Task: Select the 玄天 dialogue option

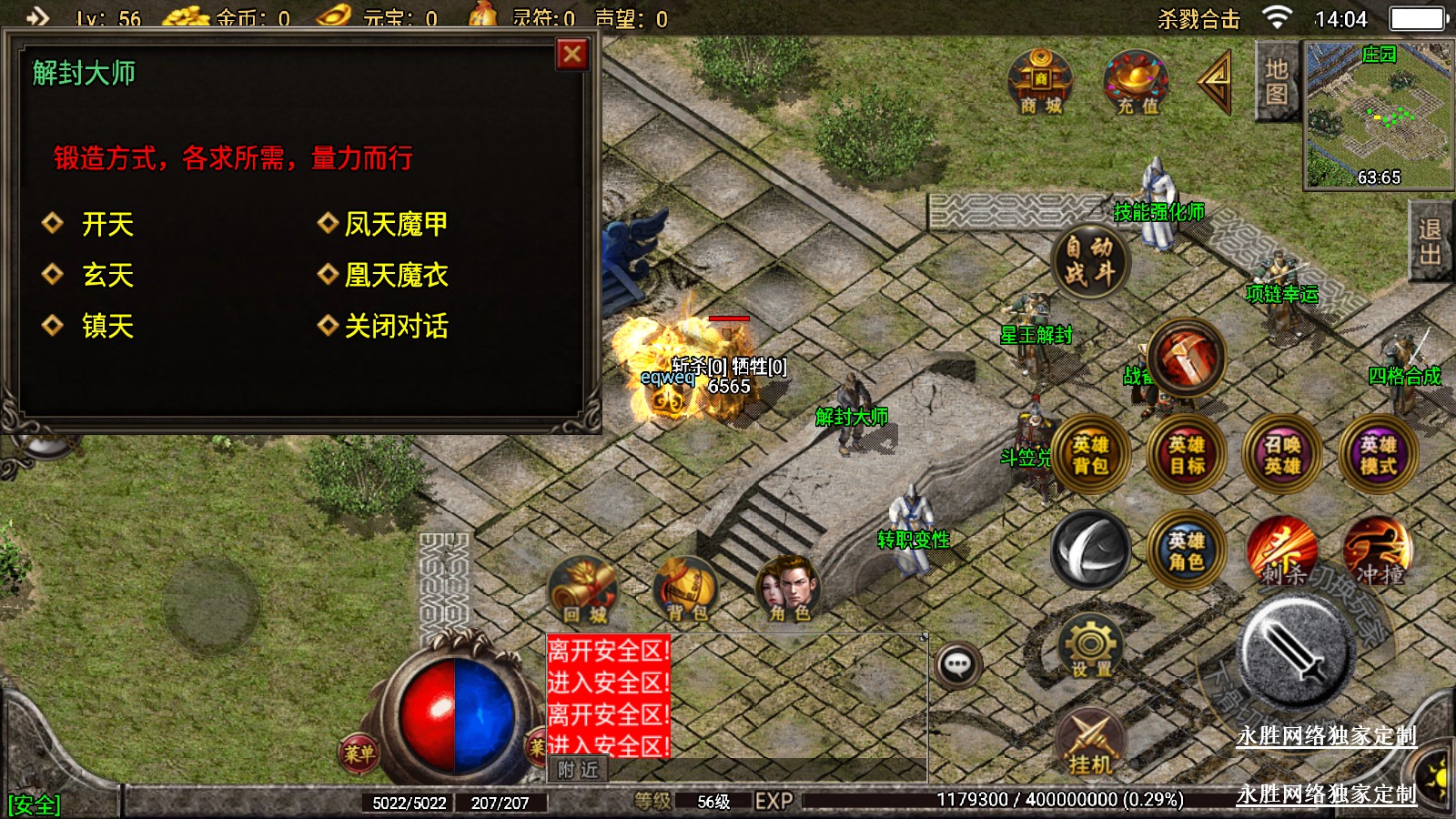Action: [x=107, y=275]
